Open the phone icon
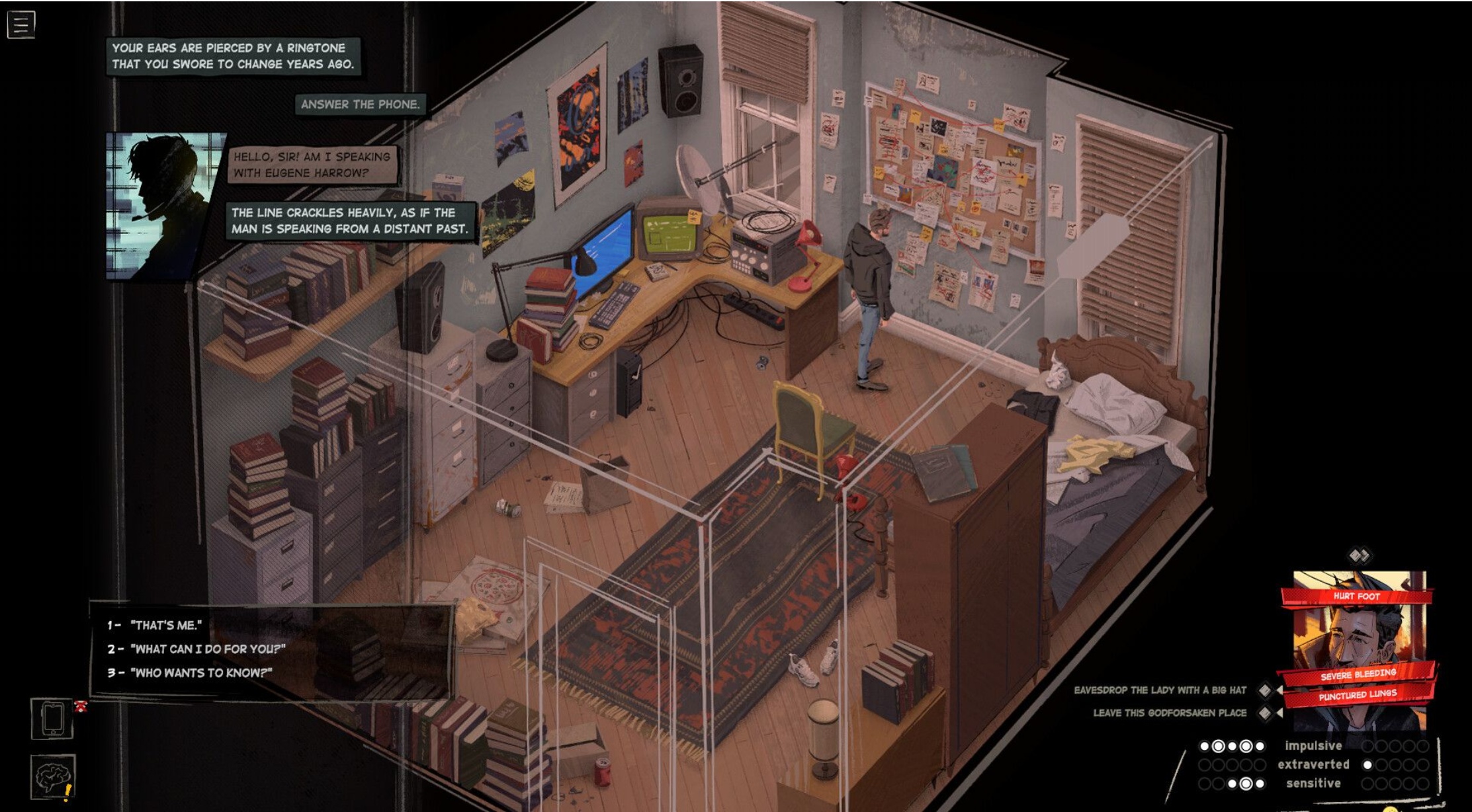Viewport: 1472px width, 812px height. [x=52, y=717]
